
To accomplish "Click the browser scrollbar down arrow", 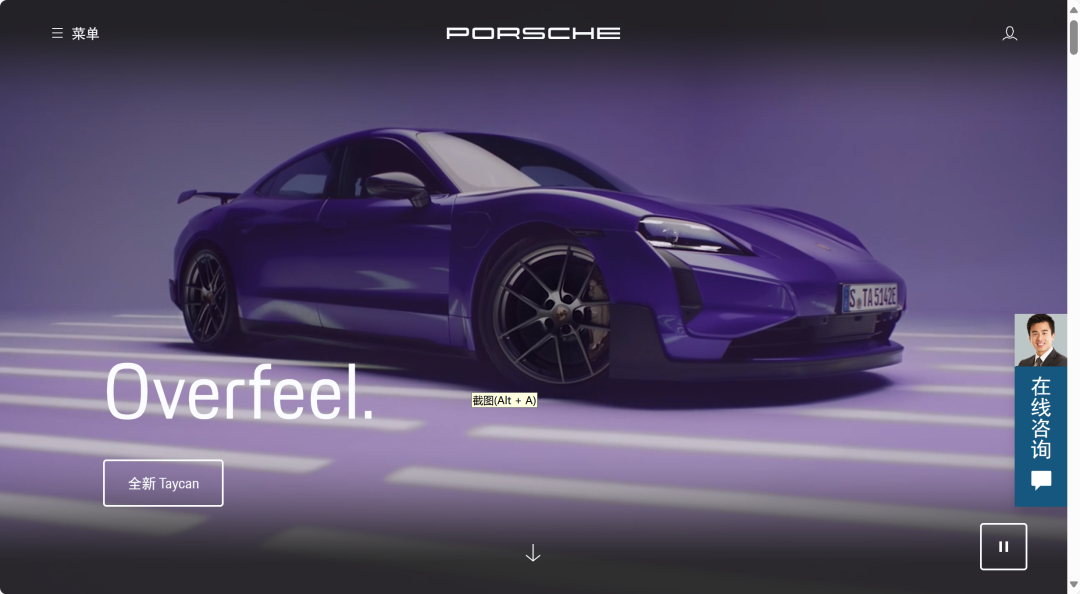I will point(1074,585).
